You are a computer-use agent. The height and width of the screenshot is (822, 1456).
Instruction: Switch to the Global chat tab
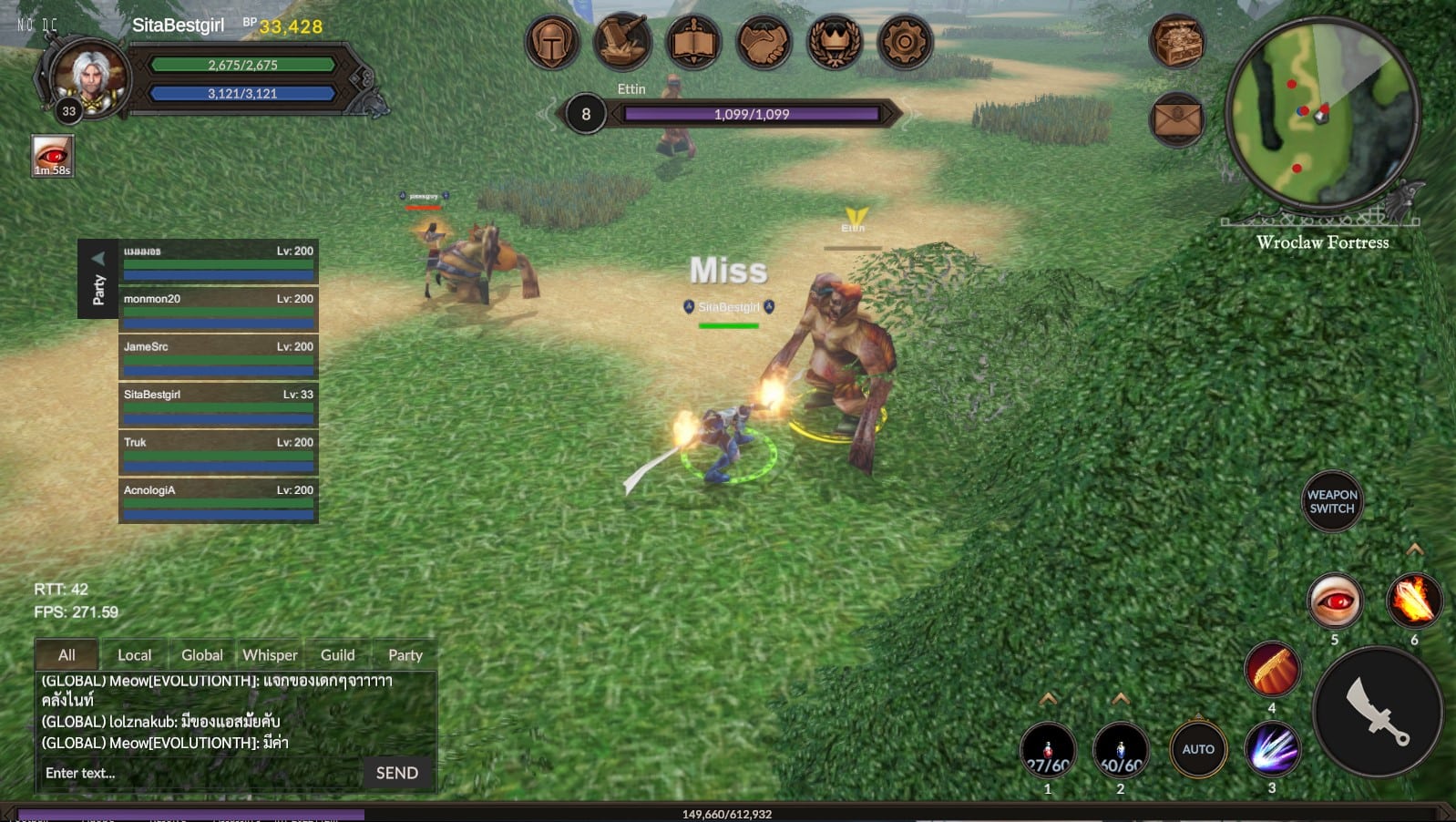tap(201, 655)
